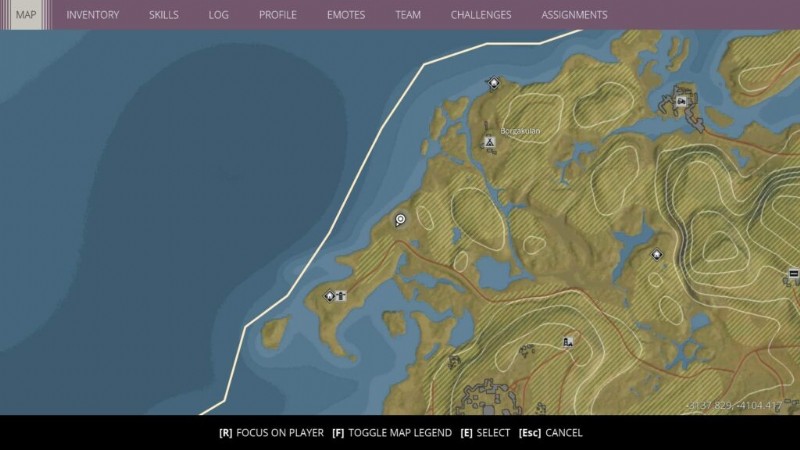This screenshot has height=450, width=800.
Task: Select the diamond safehouse marker on the north coast
Action: (x=493, y=83)
